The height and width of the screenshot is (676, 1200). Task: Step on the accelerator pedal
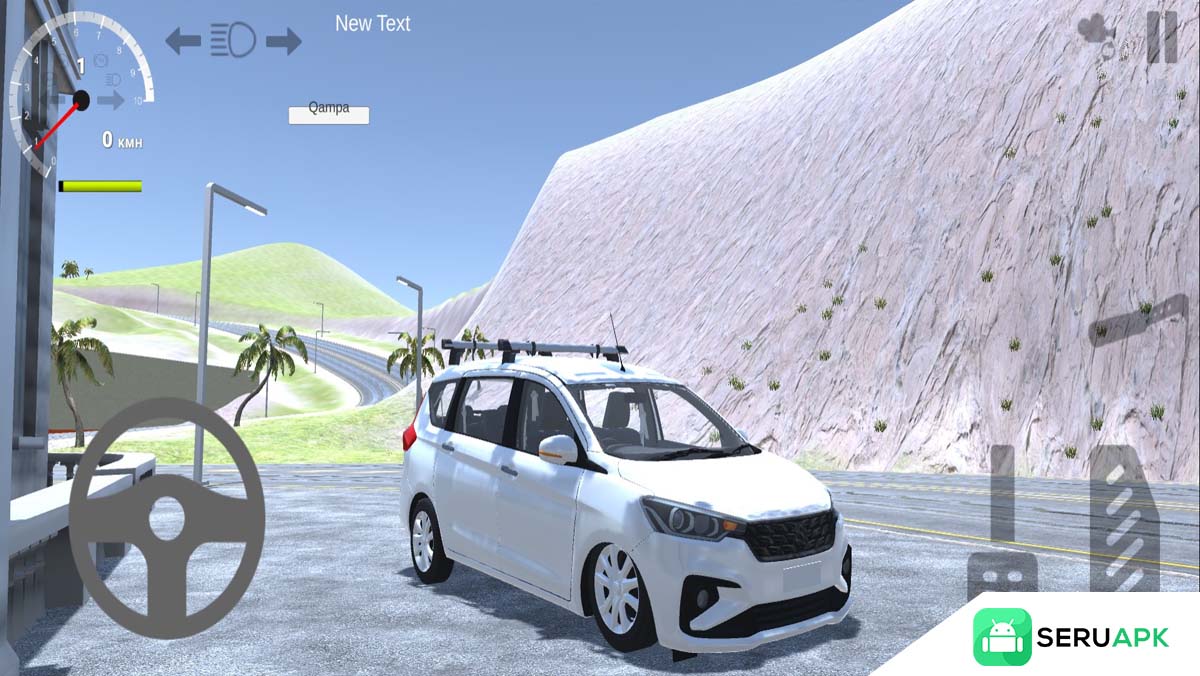point(1124,518)
